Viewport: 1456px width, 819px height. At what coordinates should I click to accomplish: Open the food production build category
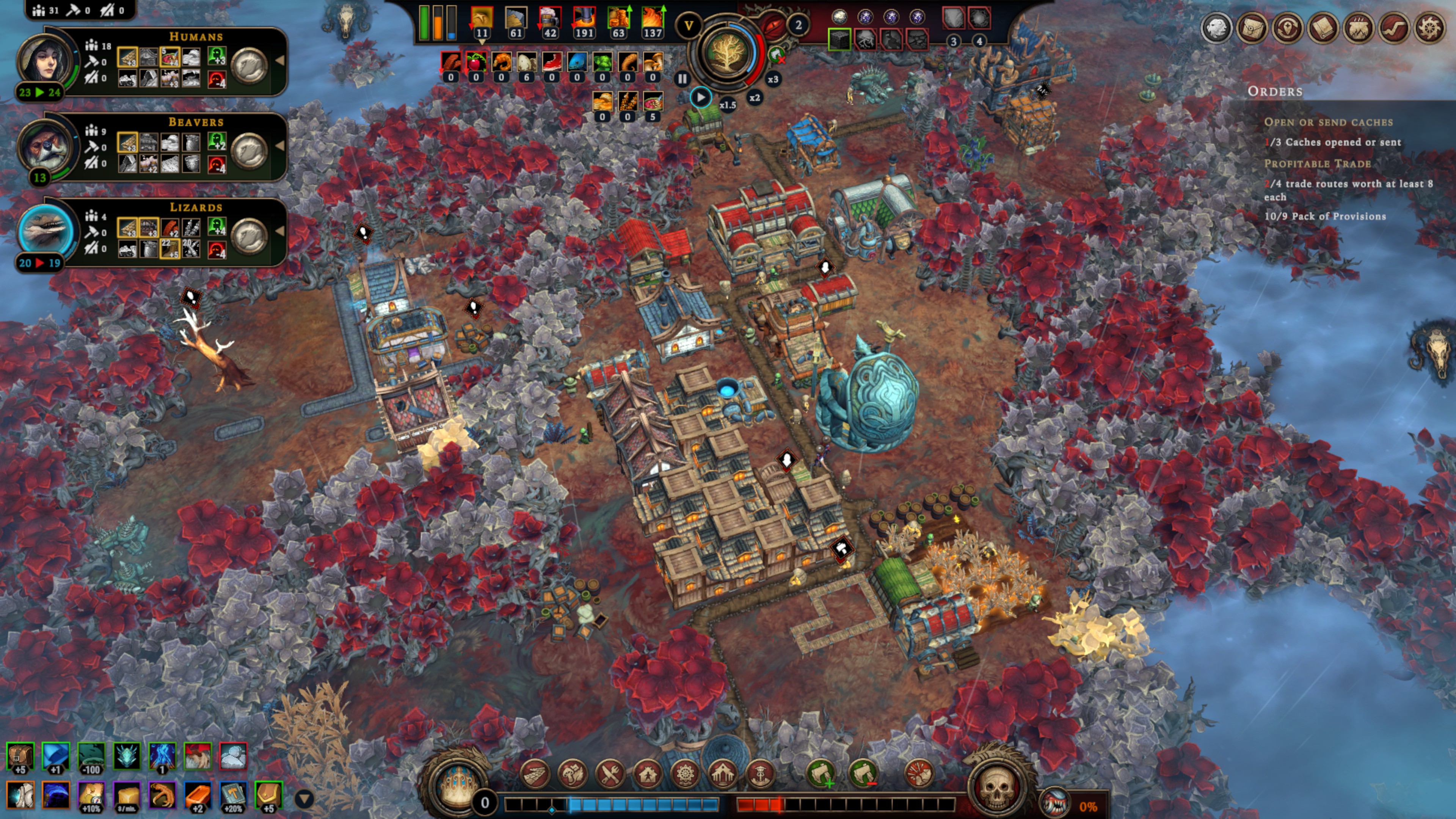(610, 773)
